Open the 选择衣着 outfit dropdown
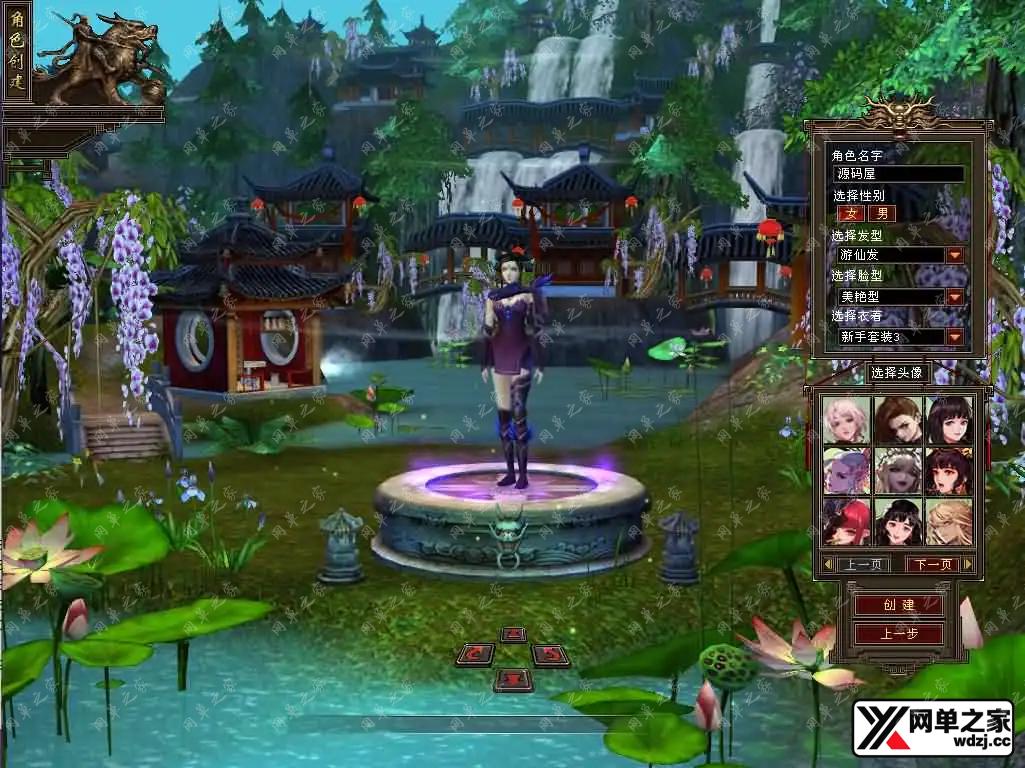 point(955,337)
